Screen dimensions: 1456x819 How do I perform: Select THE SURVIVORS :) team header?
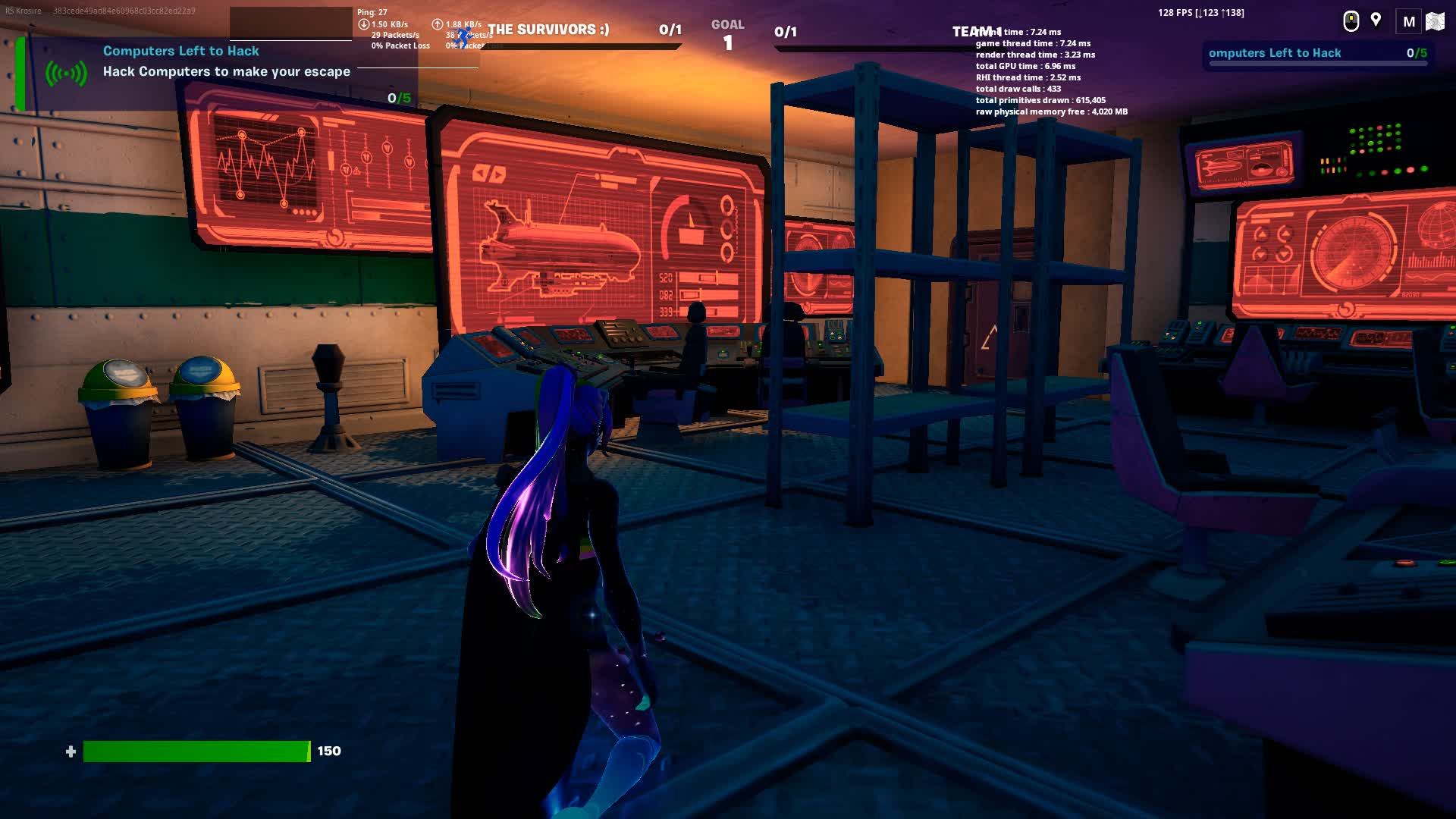tap(548, 29)
